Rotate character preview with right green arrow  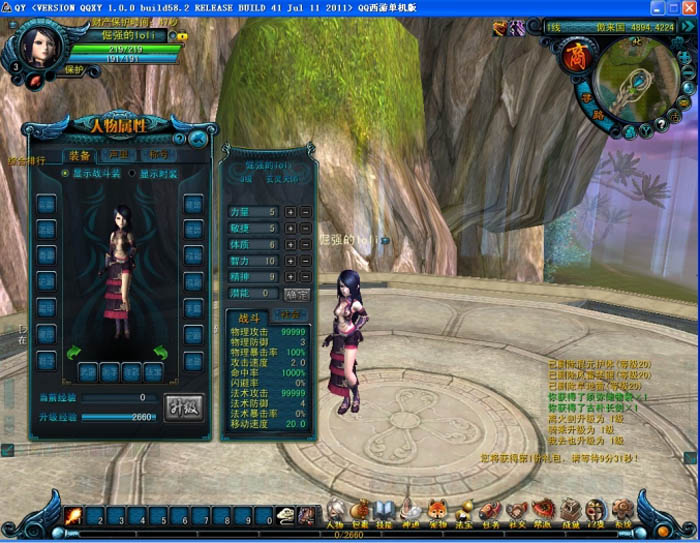[161, 352]
